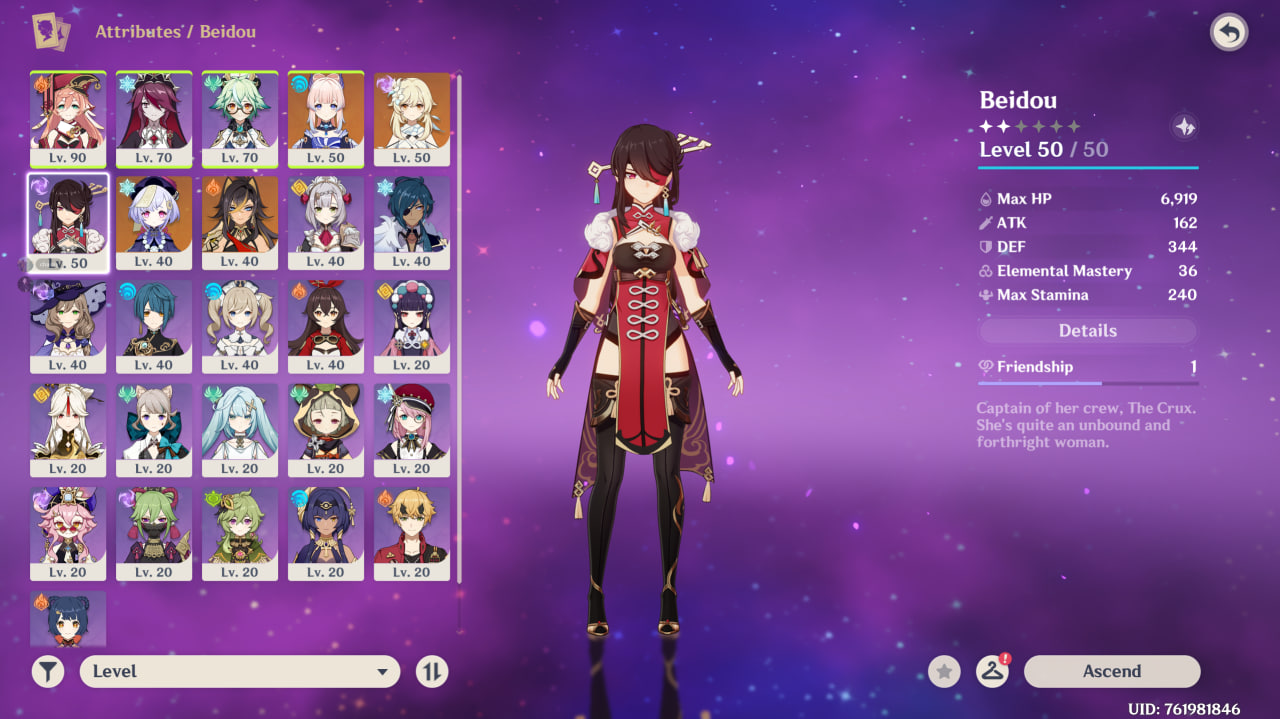
Task: Choose Rosaria's character portrait
Action: pos(154,118)
